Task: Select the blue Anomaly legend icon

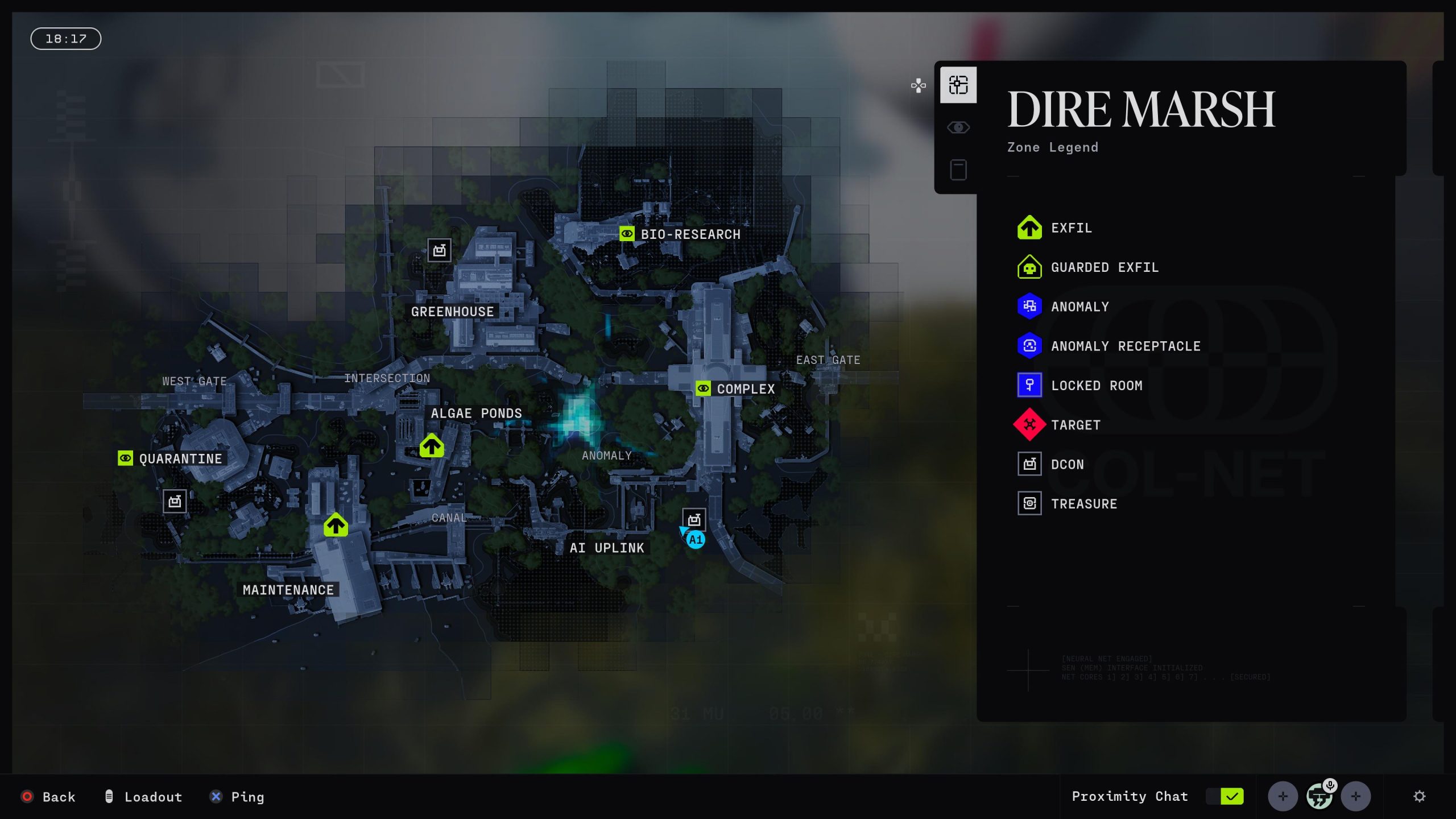Action: (x=1029, y=307)
